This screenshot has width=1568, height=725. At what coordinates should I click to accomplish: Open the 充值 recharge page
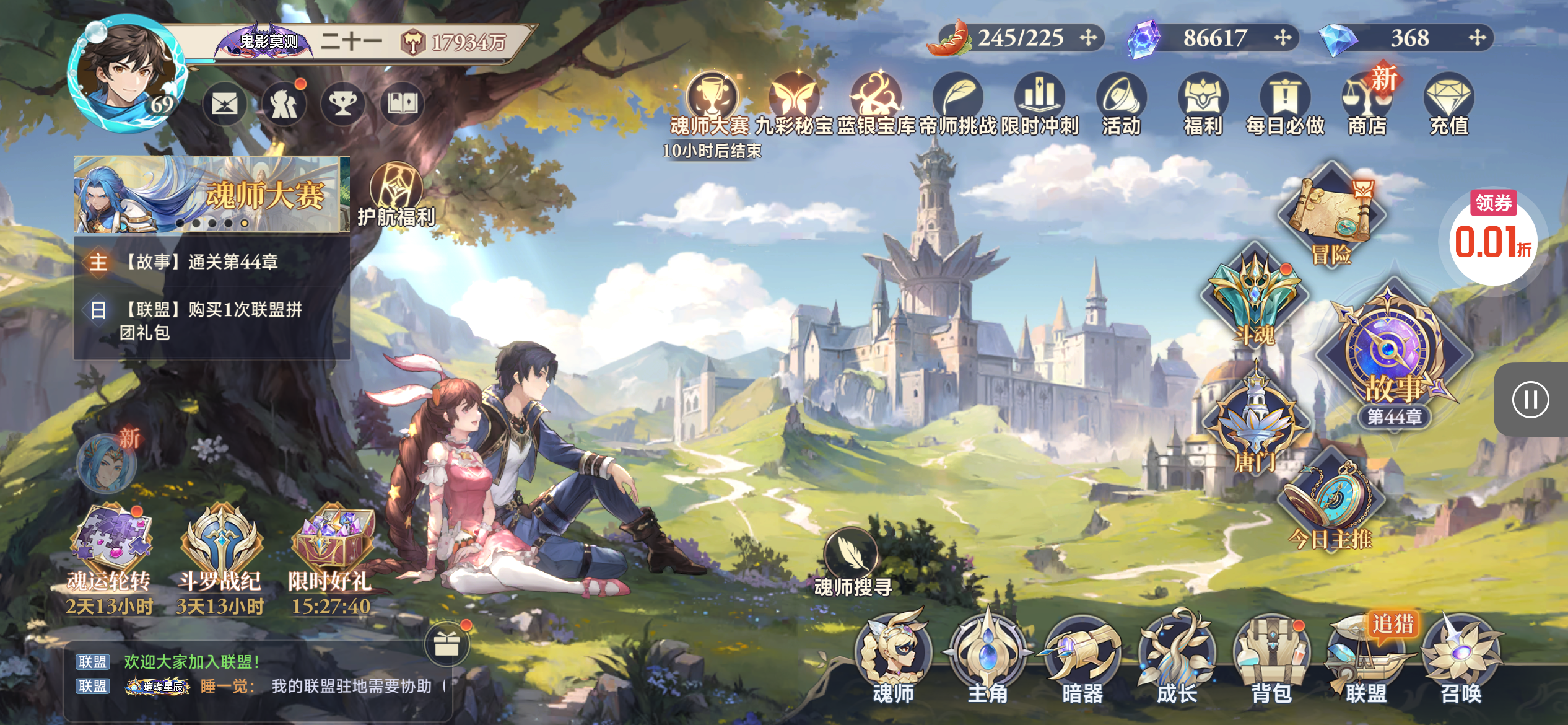pyautogui.click(x=1448, y=102)
